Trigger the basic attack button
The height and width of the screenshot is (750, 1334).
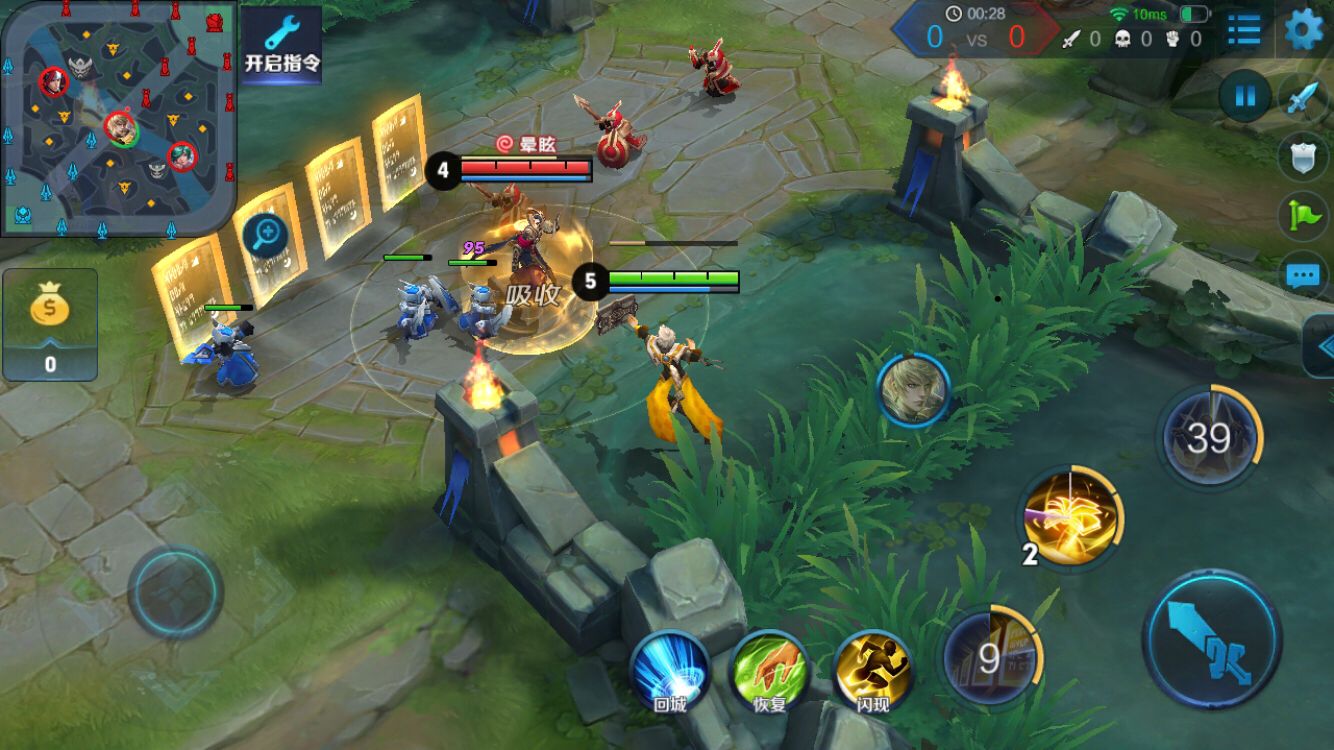click(1211, 638)
